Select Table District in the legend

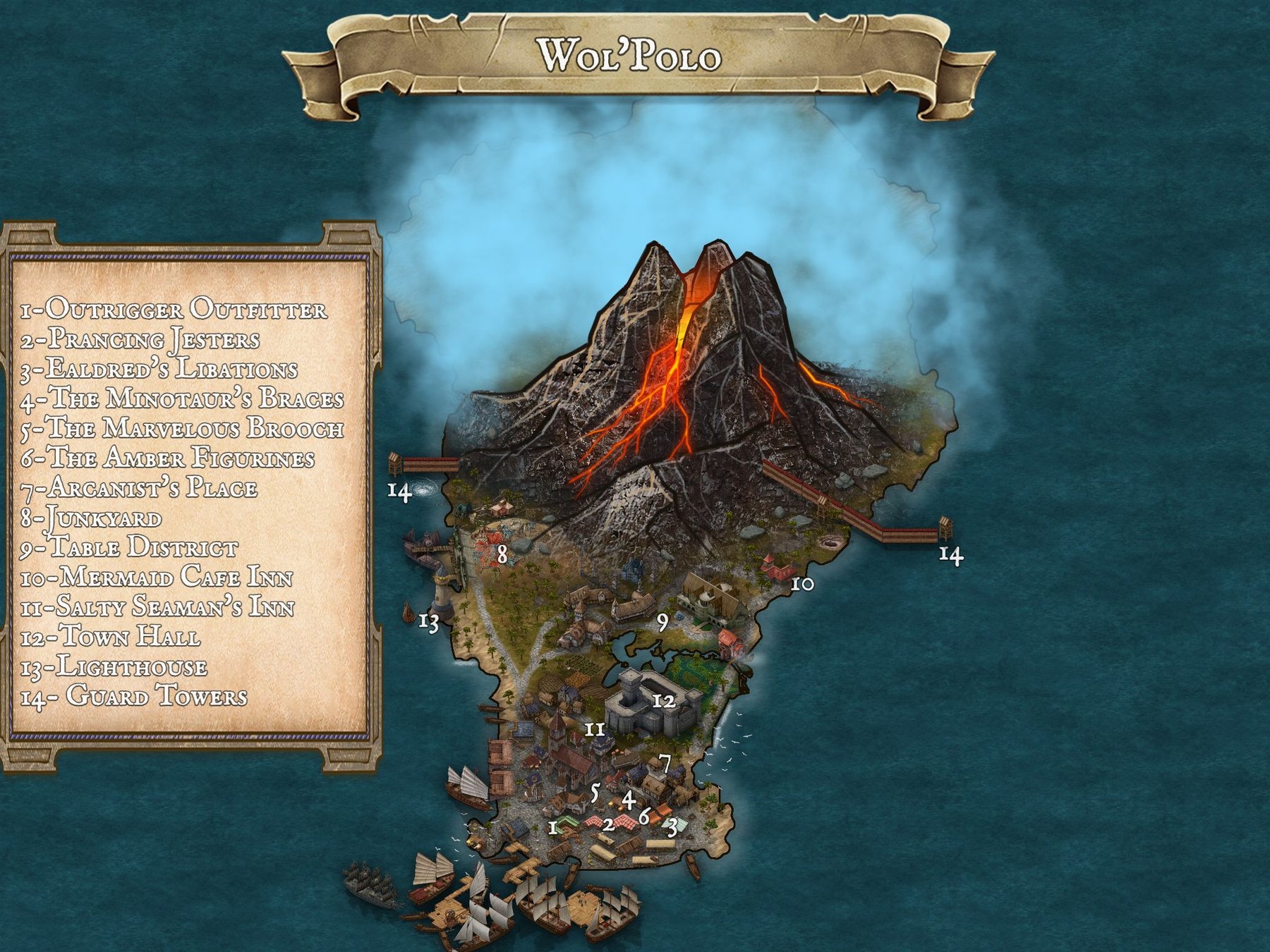coord(129,548)
